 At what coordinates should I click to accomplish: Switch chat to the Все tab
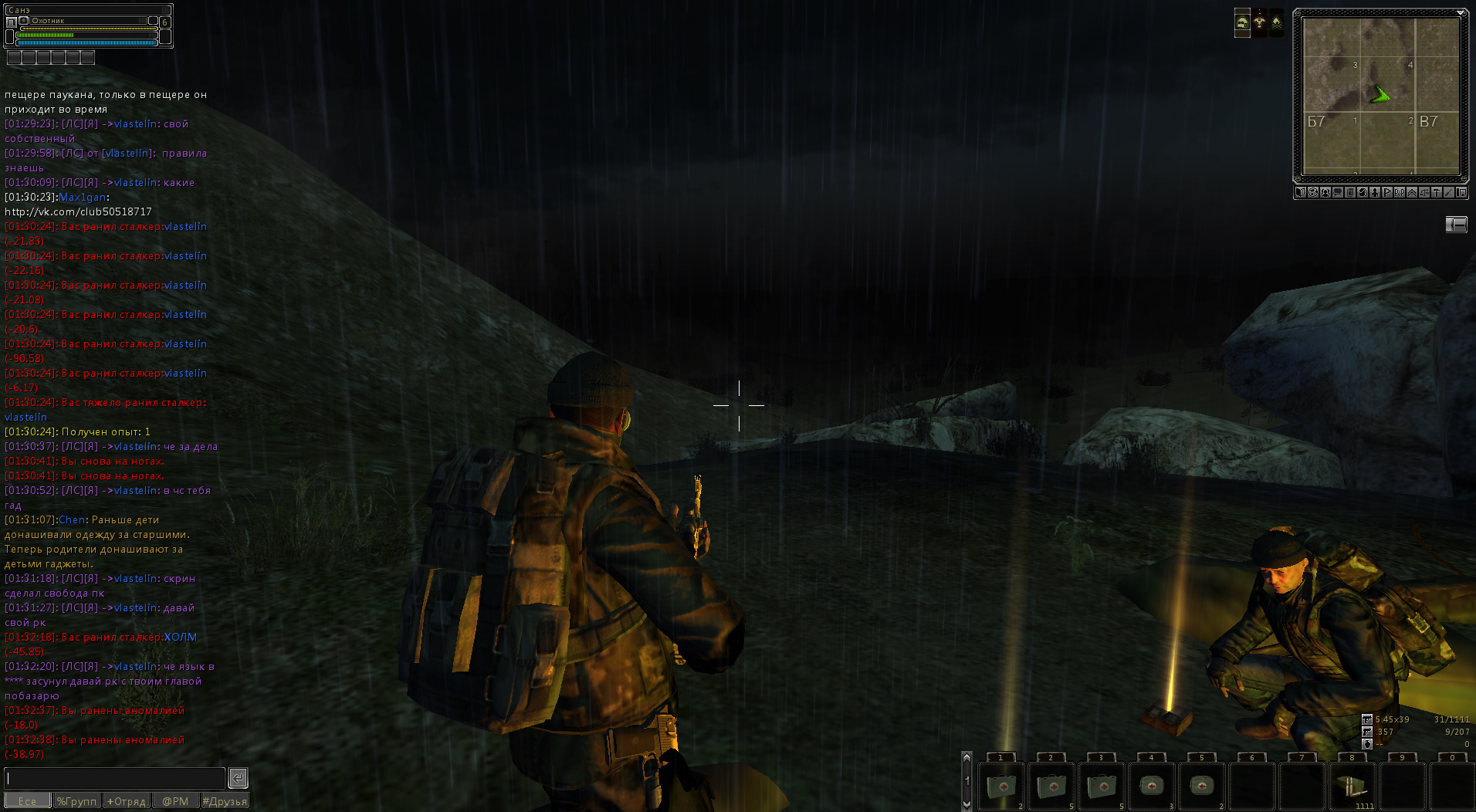pos(27,801)
